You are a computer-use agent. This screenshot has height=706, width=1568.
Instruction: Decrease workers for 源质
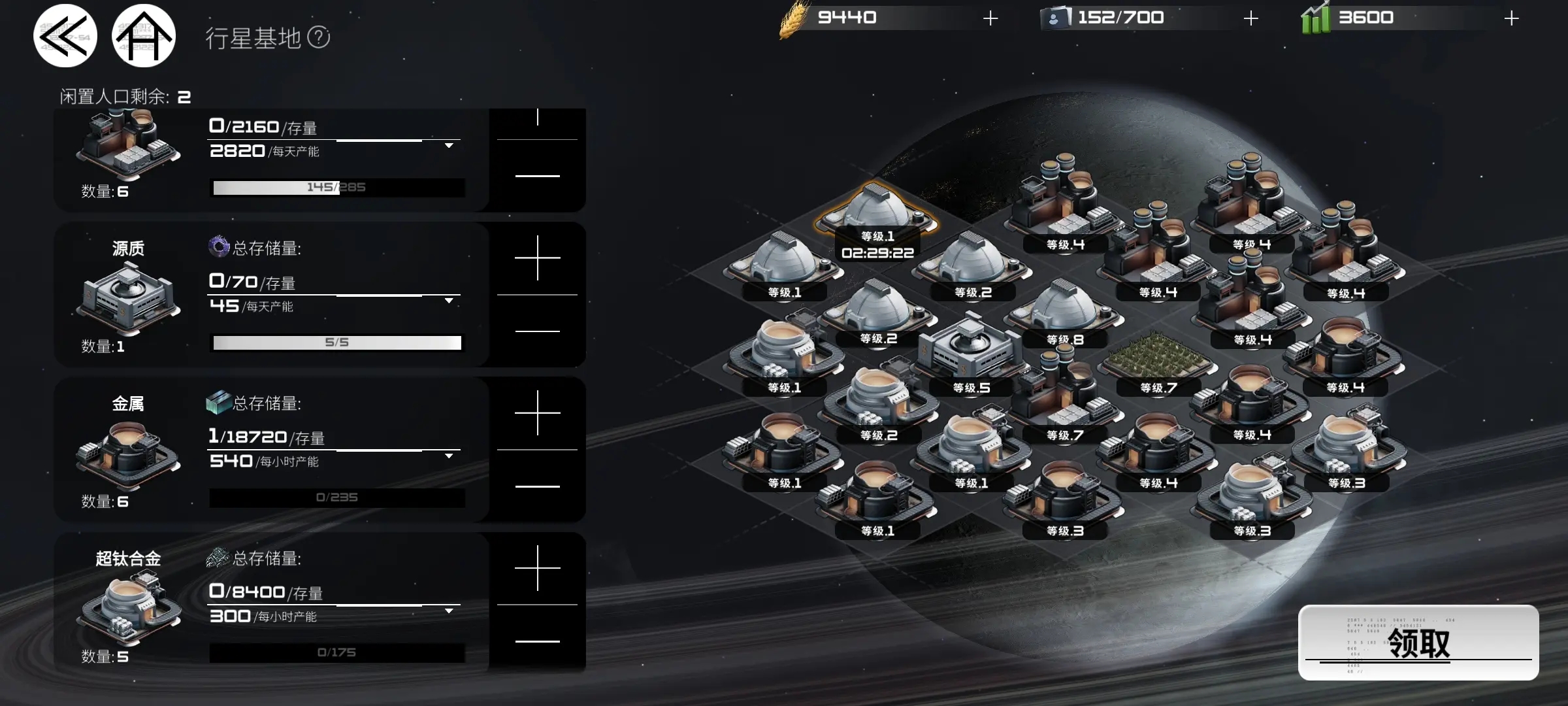(x=537, y=331)
